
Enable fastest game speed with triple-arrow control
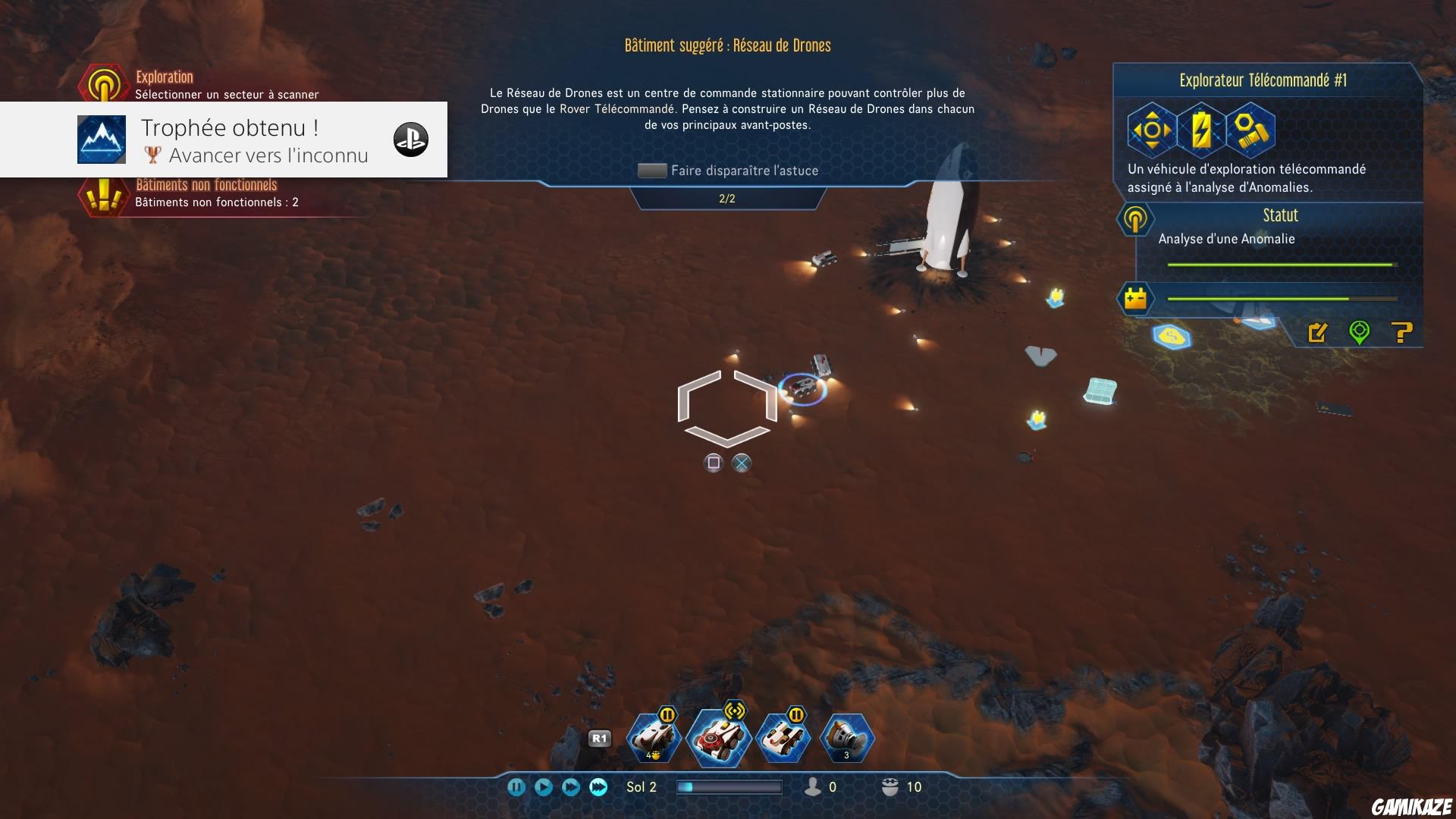(x=599, y=788)
